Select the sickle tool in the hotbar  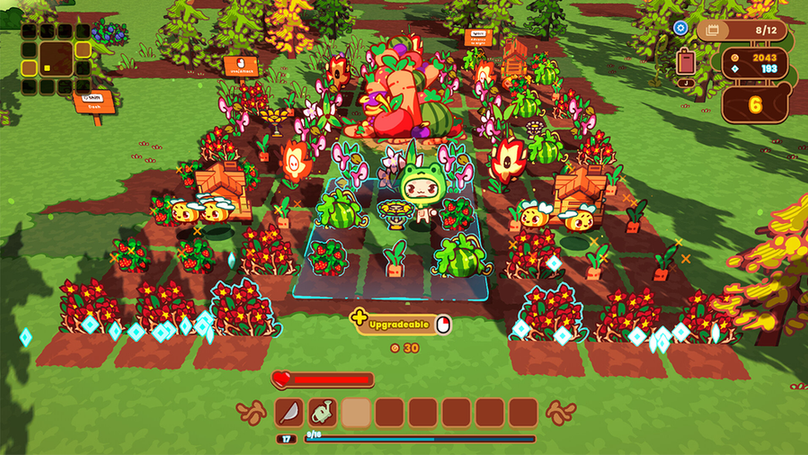click(x=289, y=412)
